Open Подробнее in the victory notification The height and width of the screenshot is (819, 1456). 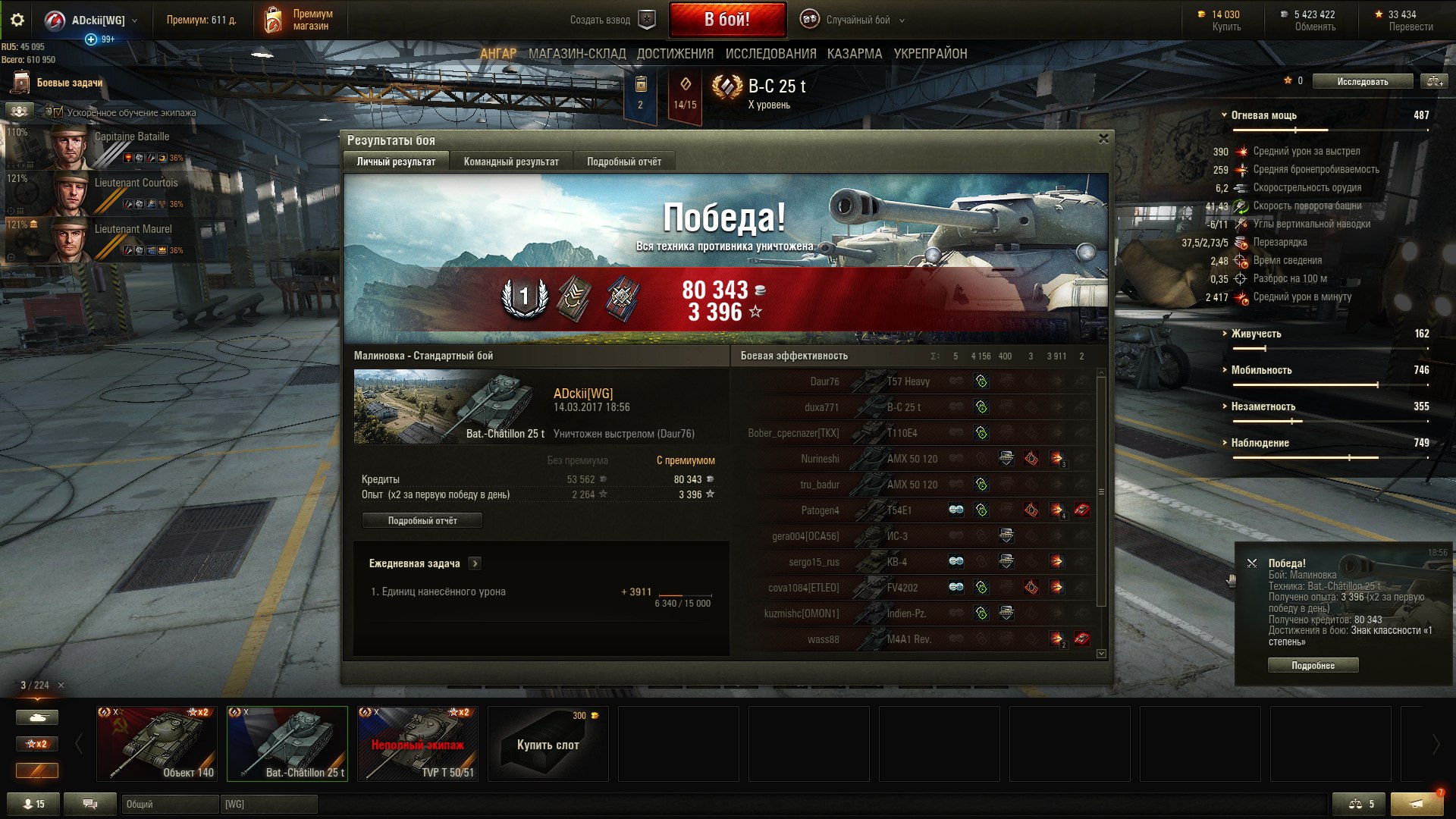click(x=1313, y=665)
